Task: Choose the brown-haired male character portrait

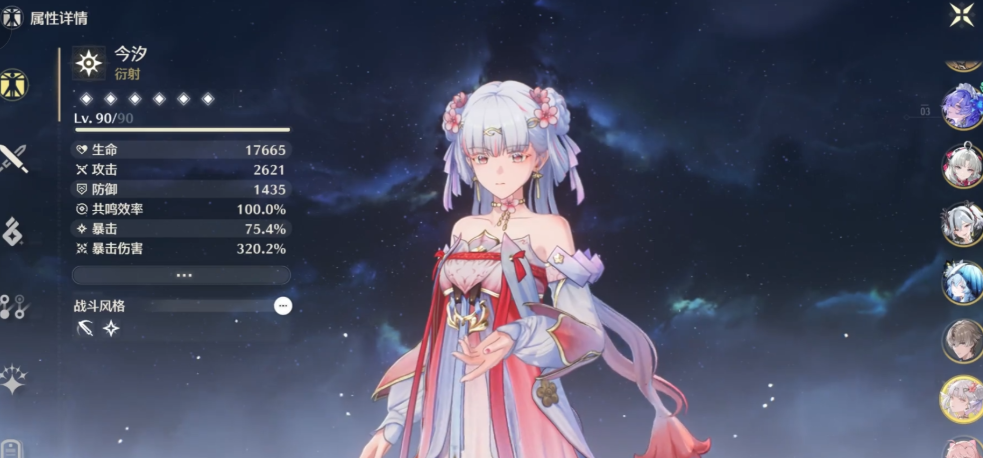Action: click(962, 341)
